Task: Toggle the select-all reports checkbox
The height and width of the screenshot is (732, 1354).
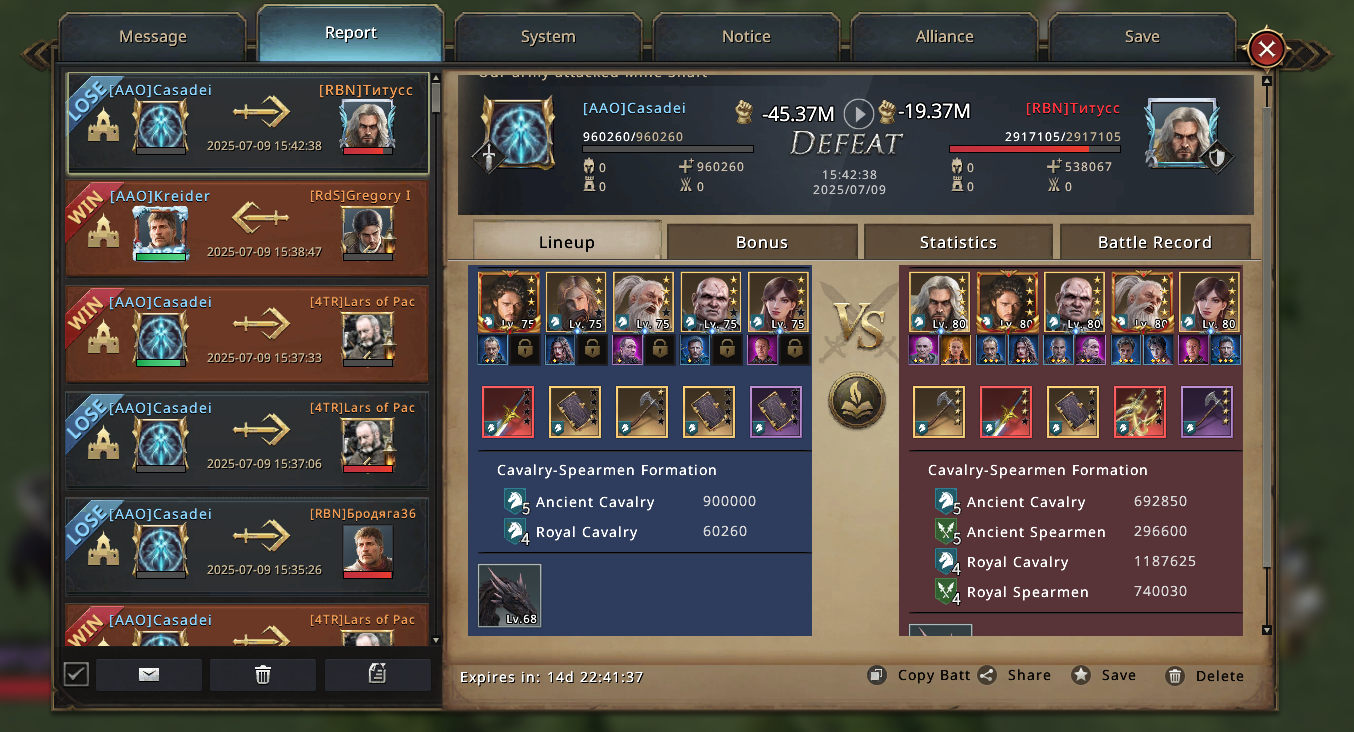Action: [76, 674]
